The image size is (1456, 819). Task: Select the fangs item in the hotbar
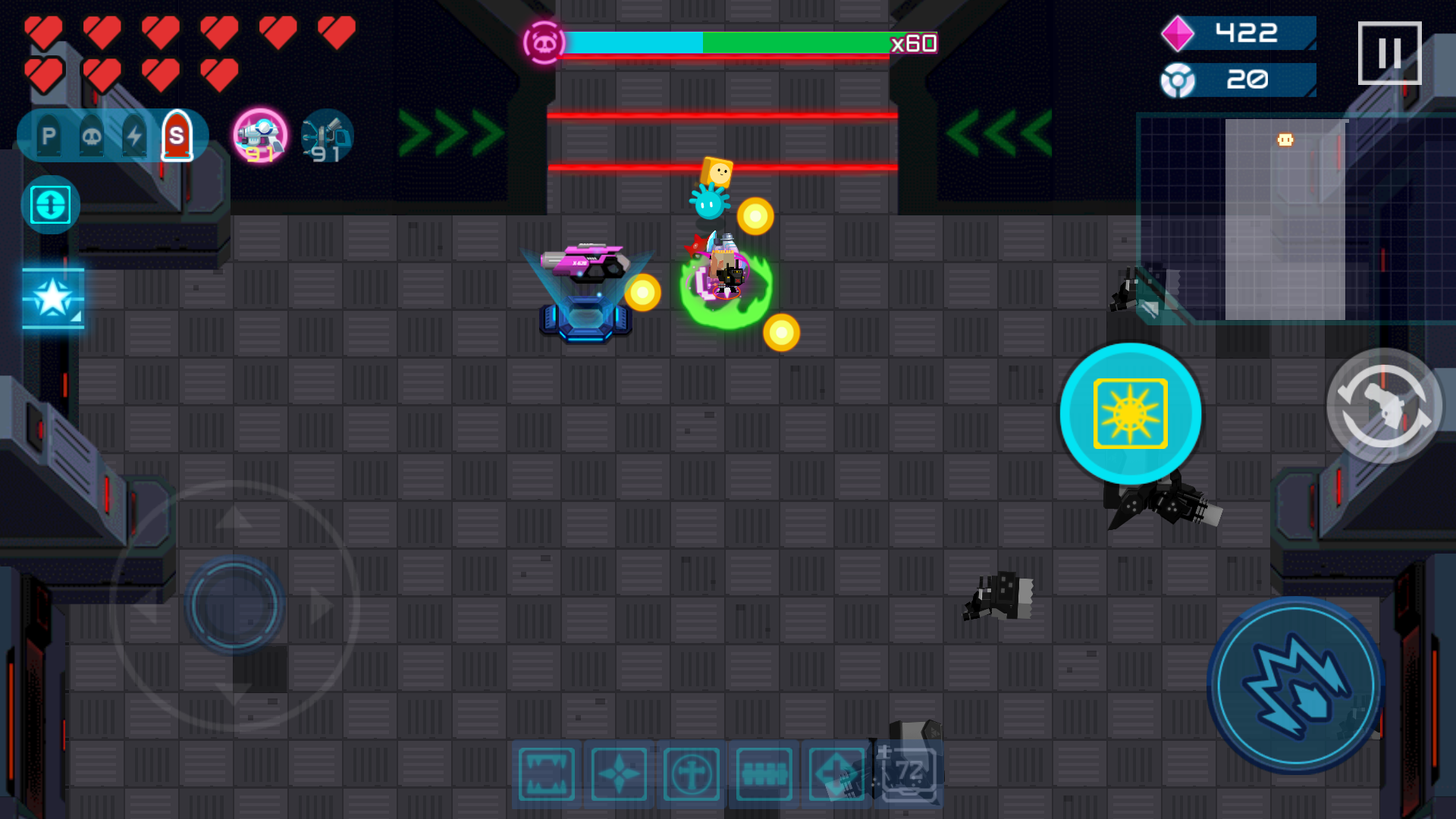point(546,773)
